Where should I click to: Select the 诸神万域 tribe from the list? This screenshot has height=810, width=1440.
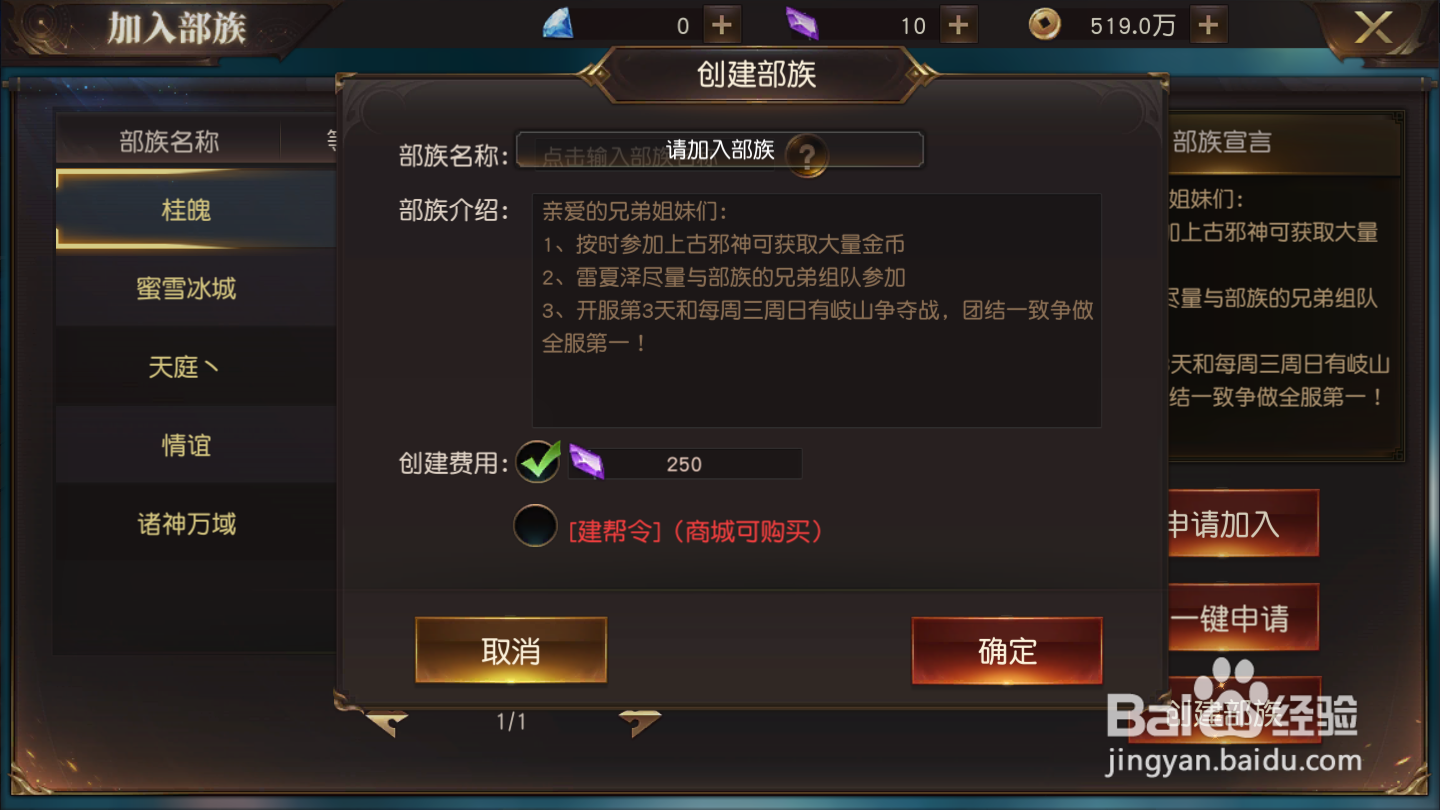pyautogui.click(x=185, y=524)
